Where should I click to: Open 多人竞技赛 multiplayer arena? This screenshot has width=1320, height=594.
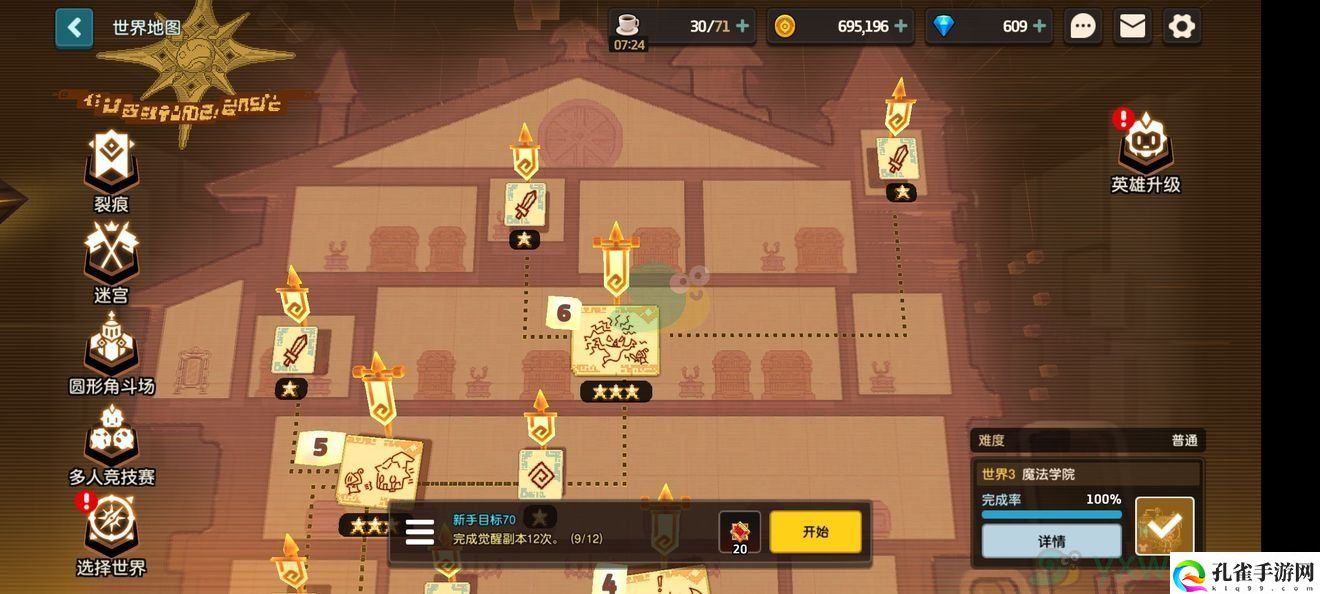[x=111, y=440]
